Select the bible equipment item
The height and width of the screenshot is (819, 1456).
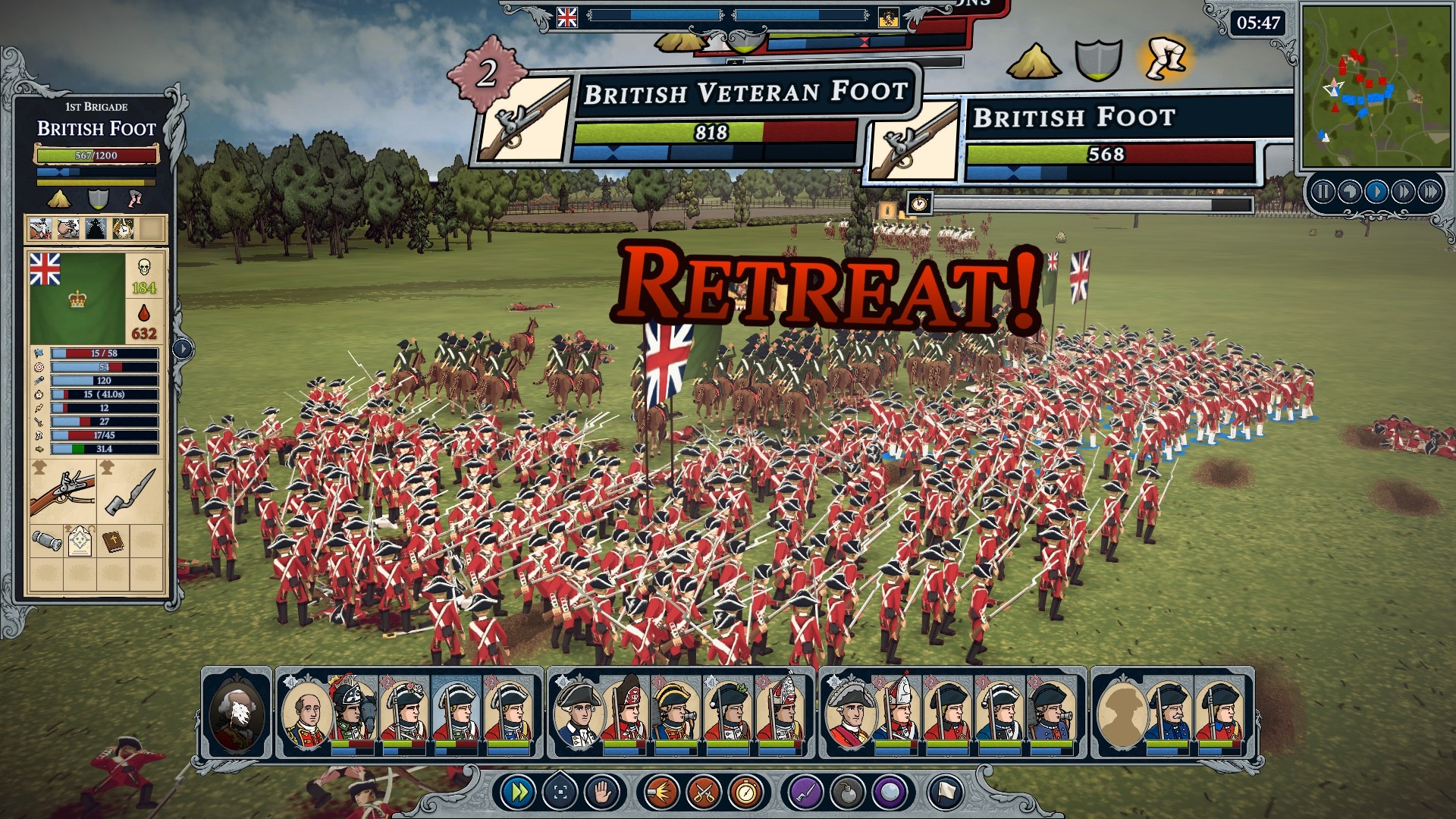[113, 541]
